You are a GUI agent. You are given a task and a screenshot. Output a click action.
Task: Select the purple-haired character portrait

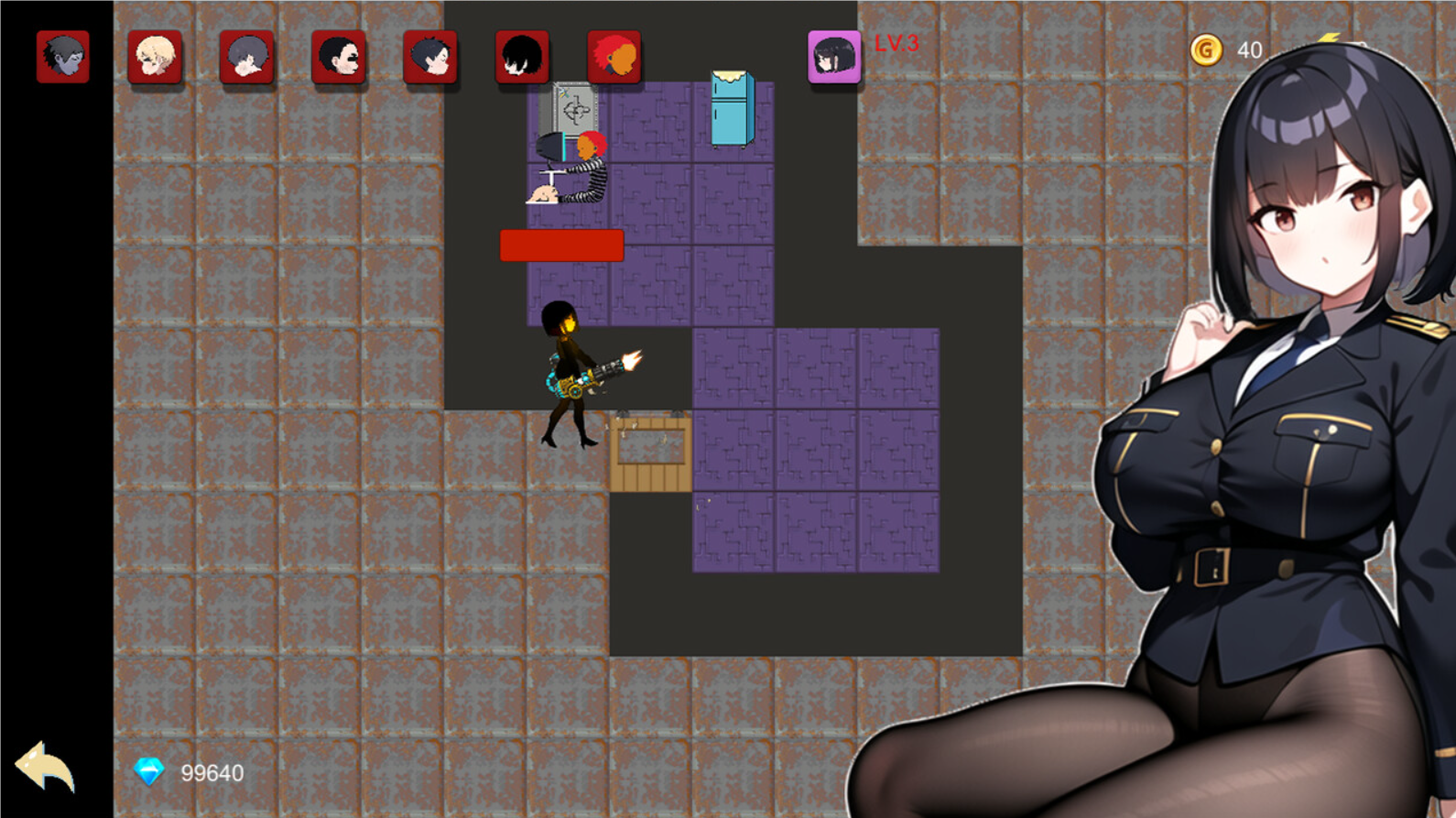click(247, 55)
